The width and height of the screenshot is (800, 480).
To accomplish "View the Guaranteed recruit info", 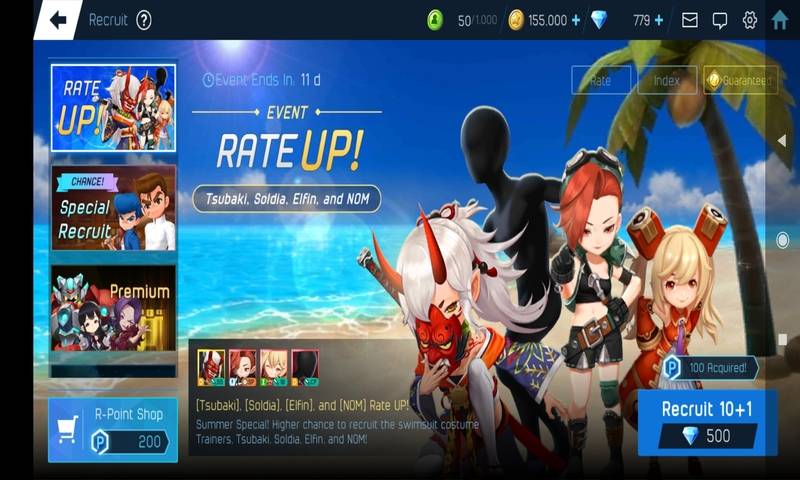I will (x=741, y=81).
